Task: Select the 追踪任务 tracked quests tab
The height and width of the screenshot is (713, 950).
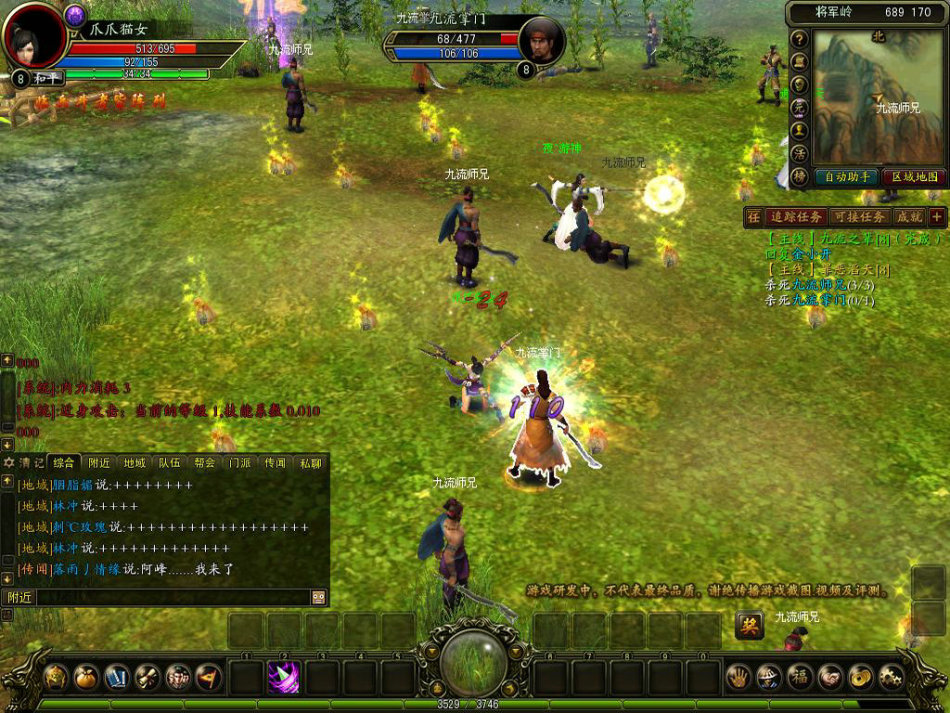Action: tap(796, 217)
